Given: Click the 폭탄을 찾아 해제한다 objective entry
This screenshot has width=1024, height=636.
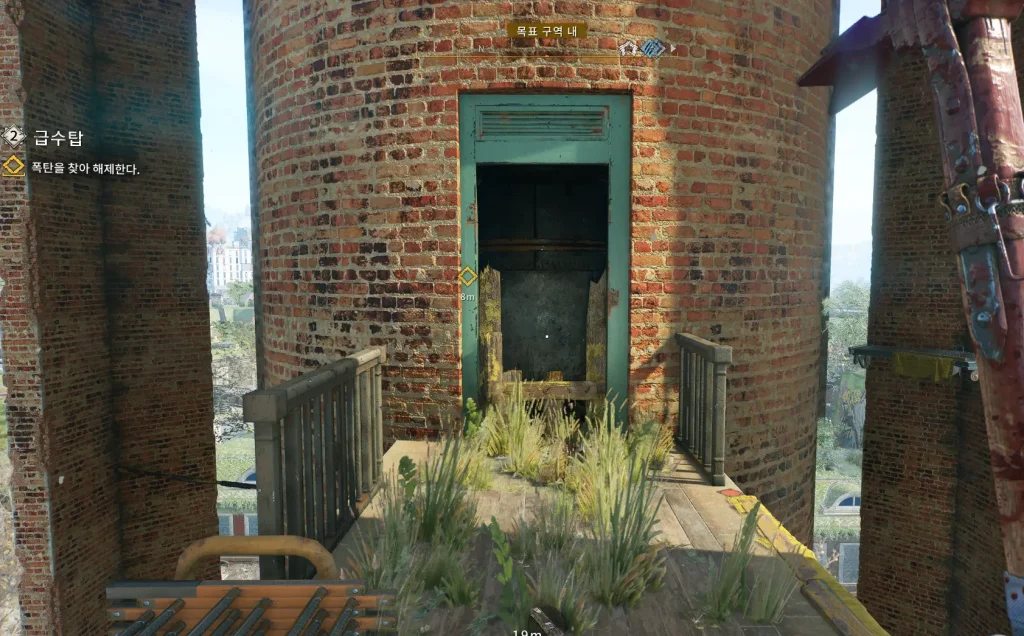Looking at the screenshot, I should [85, 168].
